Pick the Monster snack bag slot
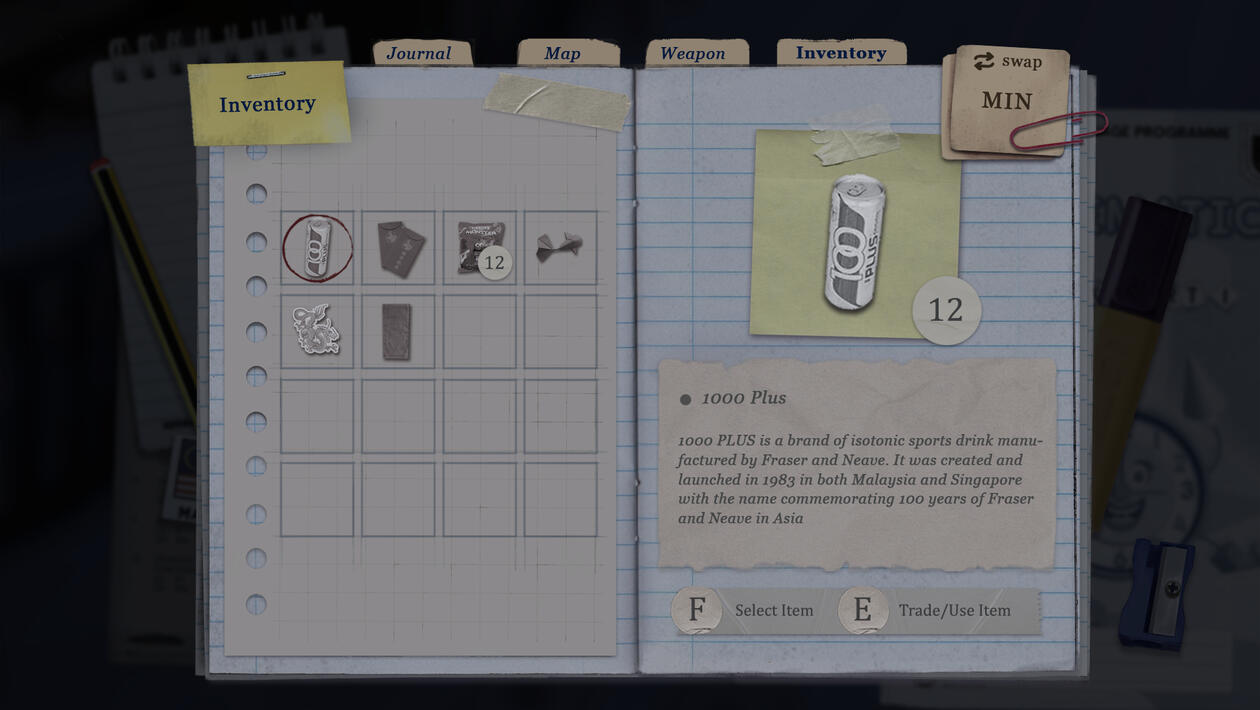Screen dimensions: 1260x710 click(480, 248)
